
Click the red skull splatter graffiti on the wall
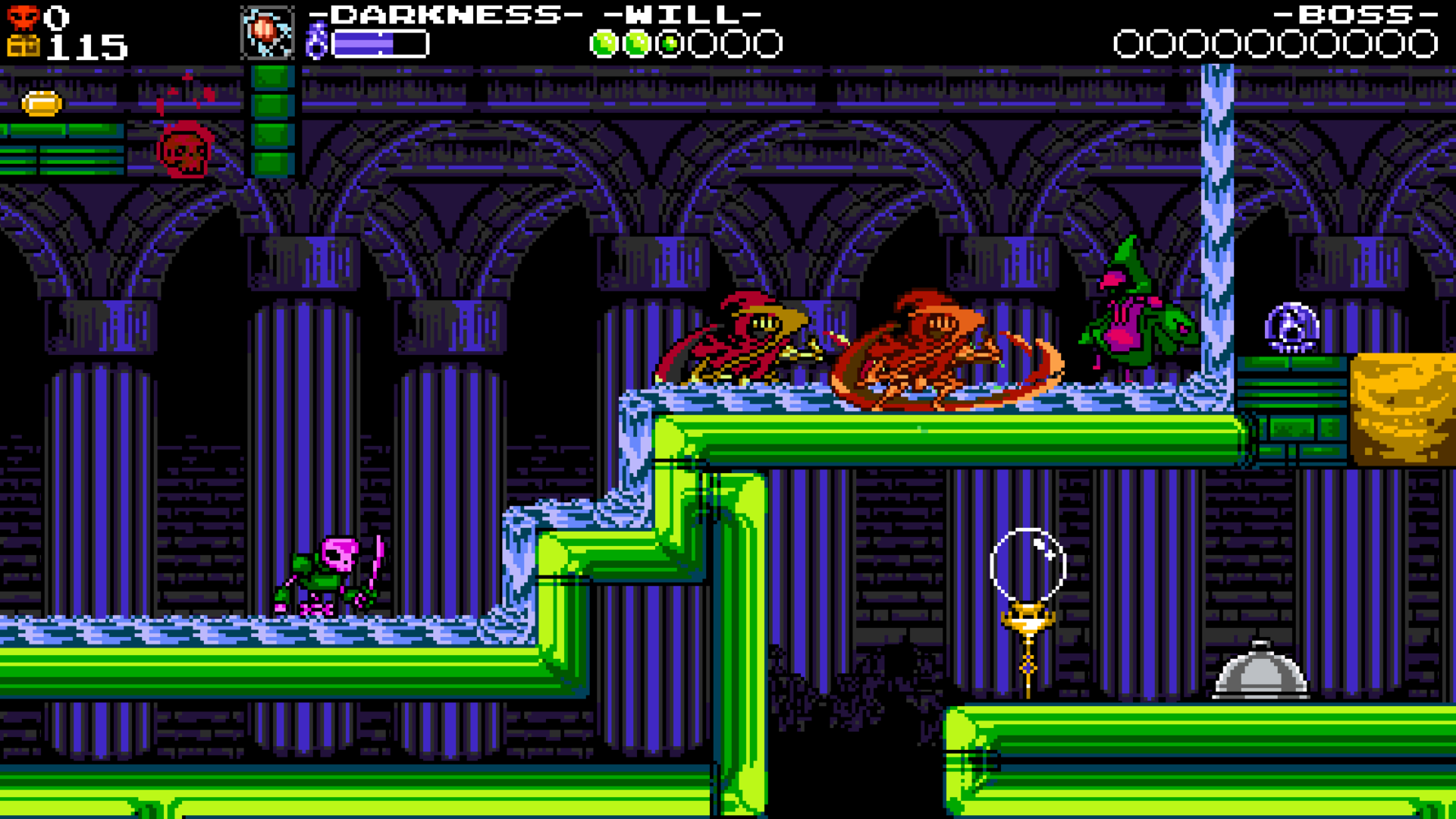pyautogui.click(x=184, y=152)
